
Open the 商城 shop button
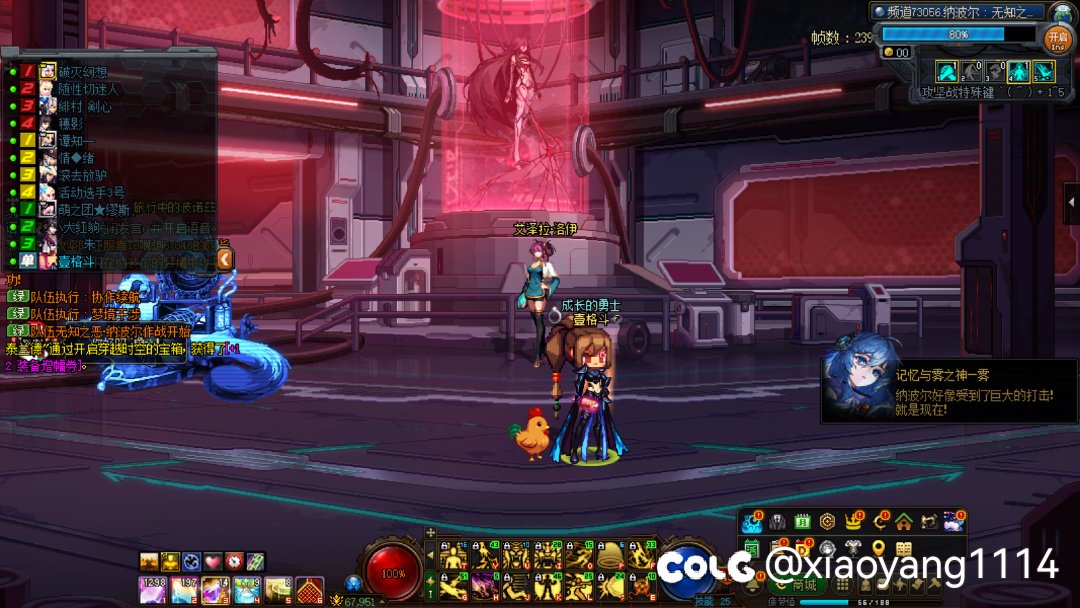[x=797, y=585]
